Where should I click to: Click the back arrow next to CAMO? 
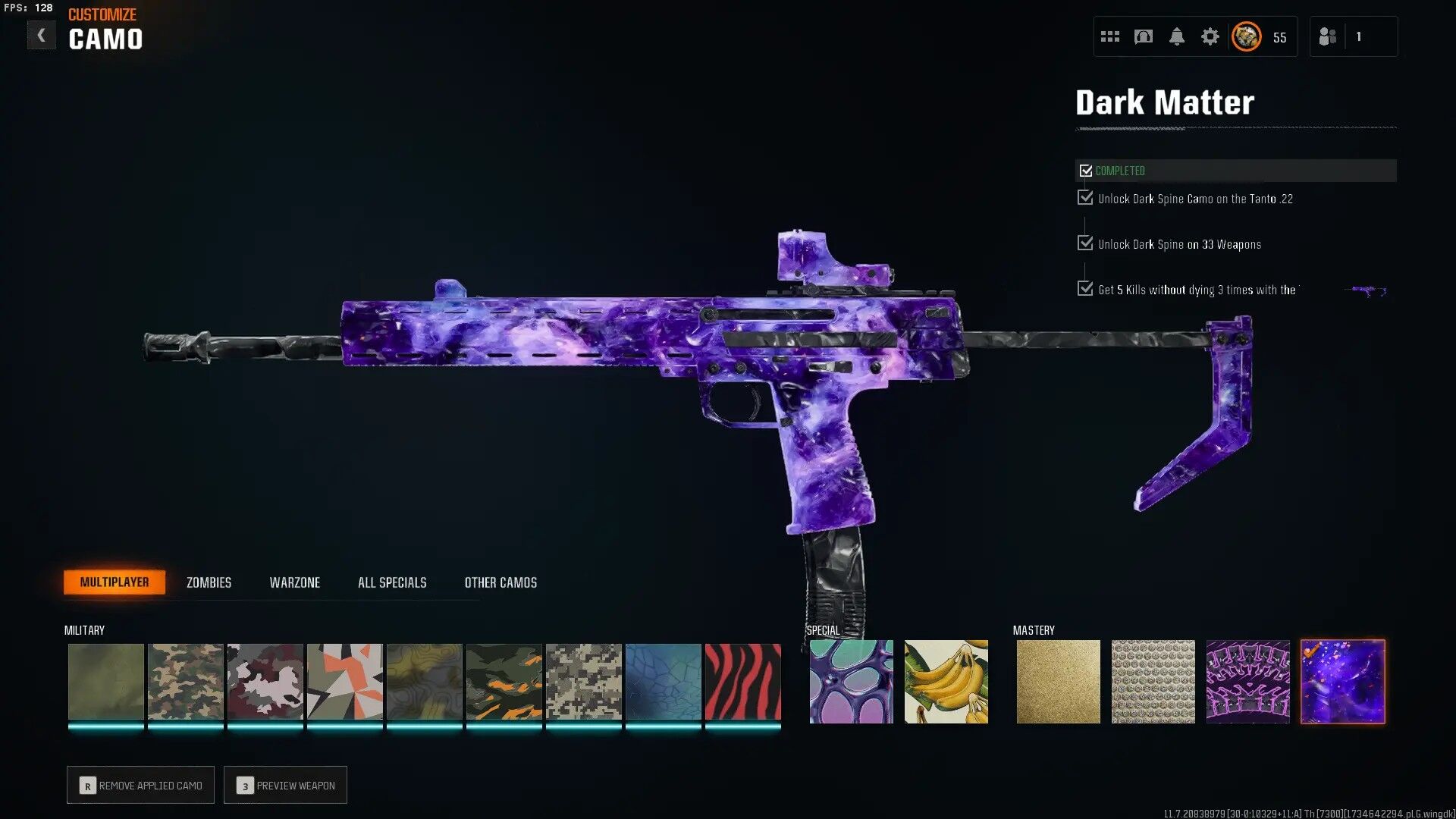42,34
